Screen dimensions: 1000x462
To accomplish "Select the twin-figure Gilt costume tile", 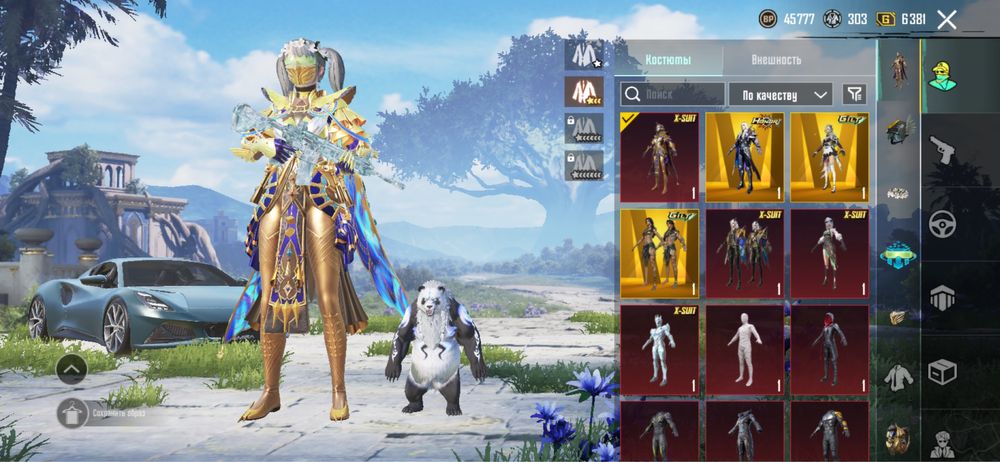I will [x=660, y=253].
